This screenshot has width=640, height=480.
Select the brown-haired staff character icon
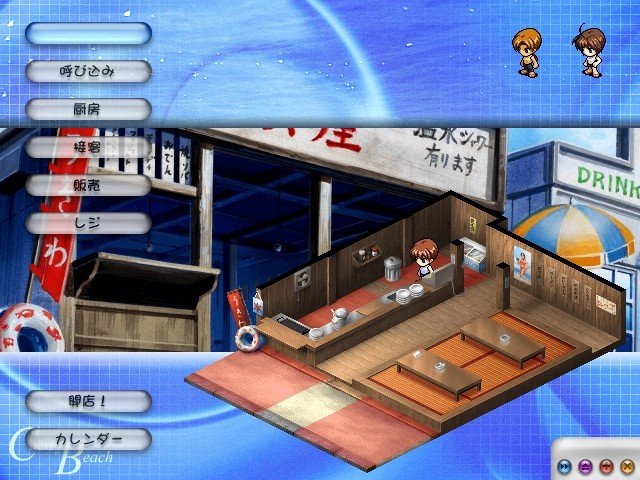[x=587, y=52]
